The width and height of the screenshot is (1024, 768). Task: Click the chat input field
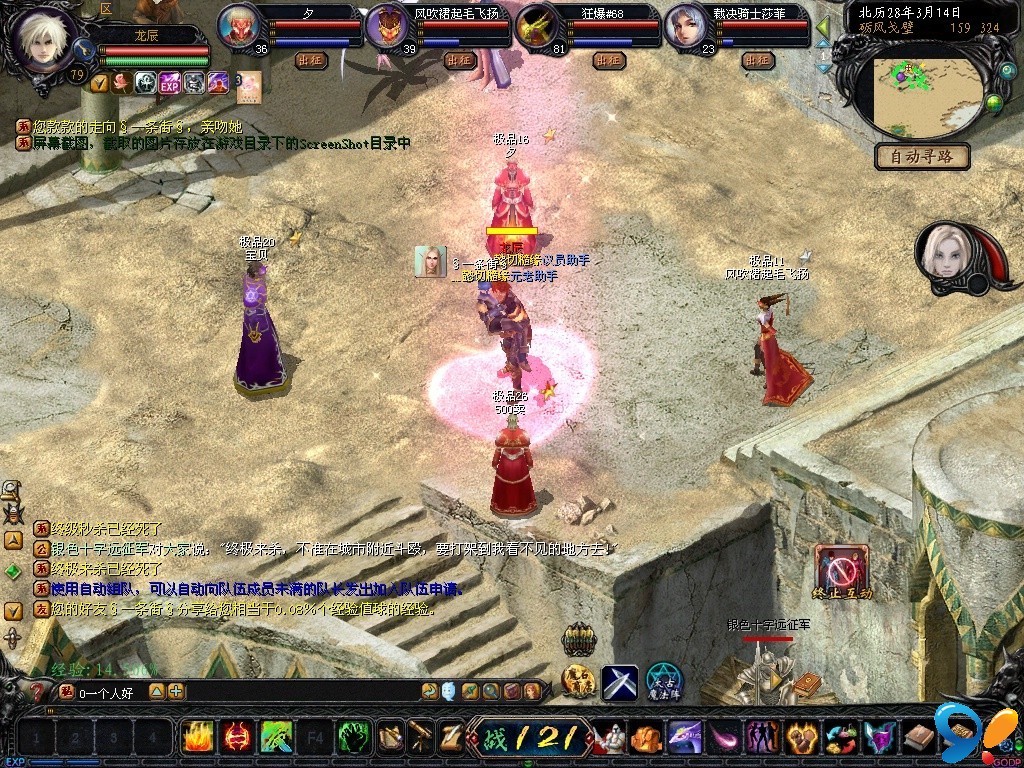pos(110,691)
